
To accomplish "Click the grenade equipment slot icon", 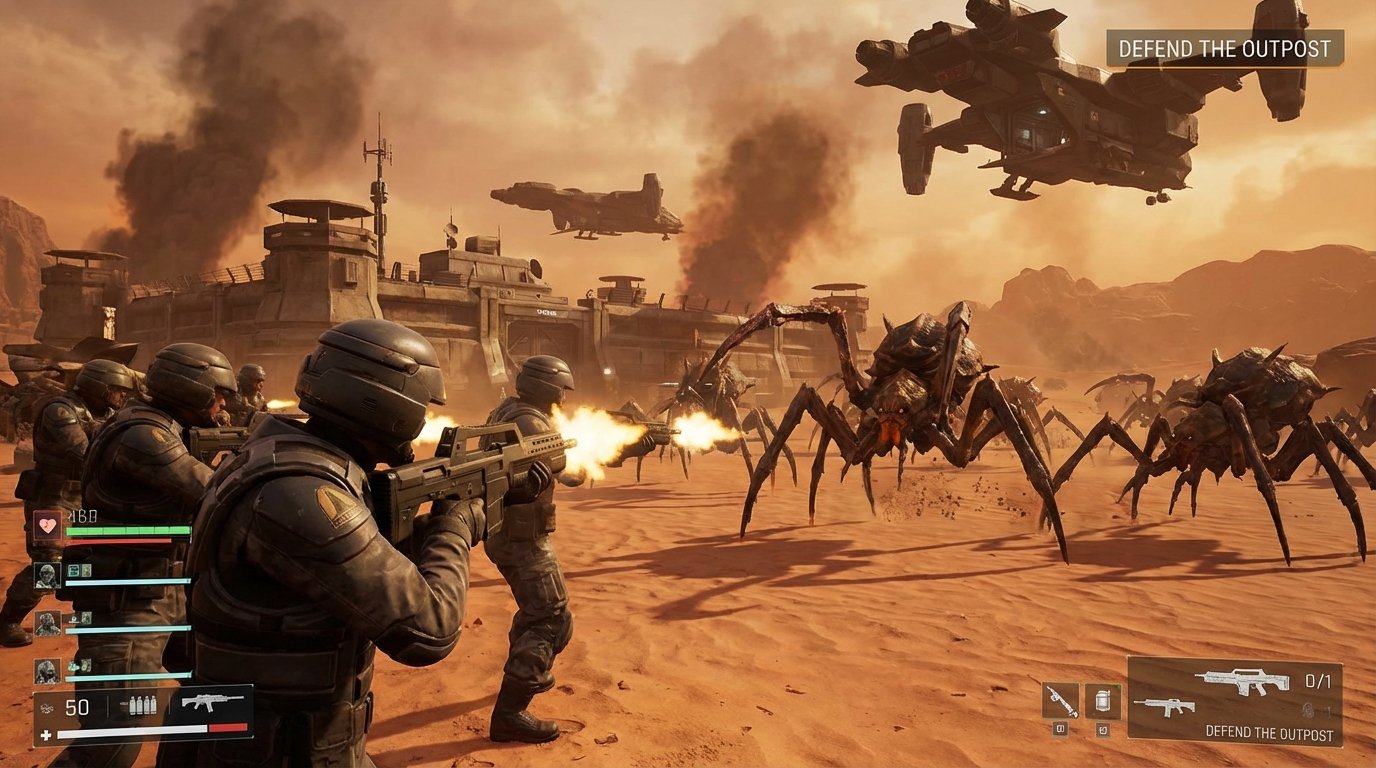I will pyautogui.click(x=1103, y=700).
